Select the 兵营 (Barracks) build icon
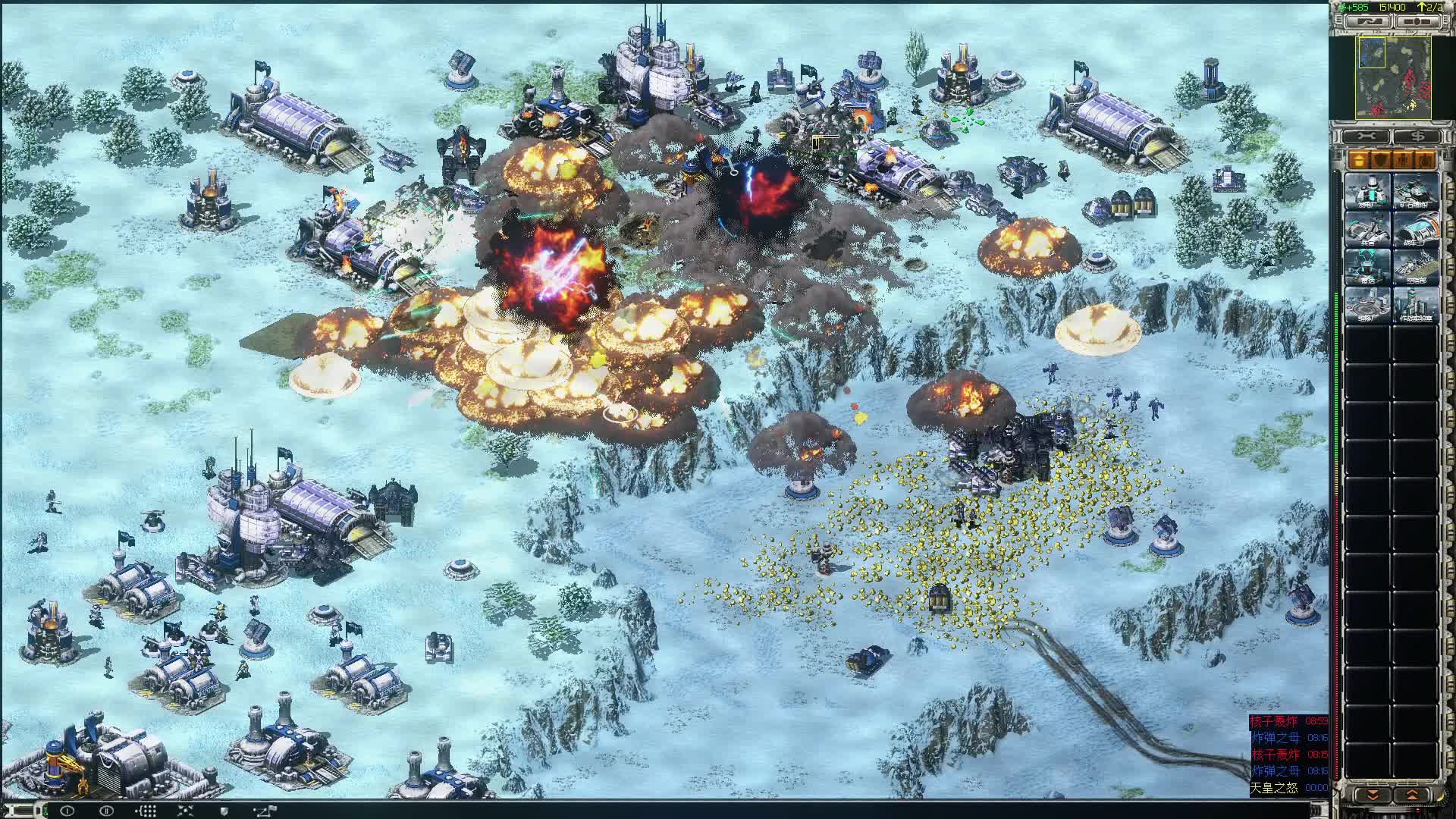The width and height of the screenshot is (1456, 819). coord(1368,230)
